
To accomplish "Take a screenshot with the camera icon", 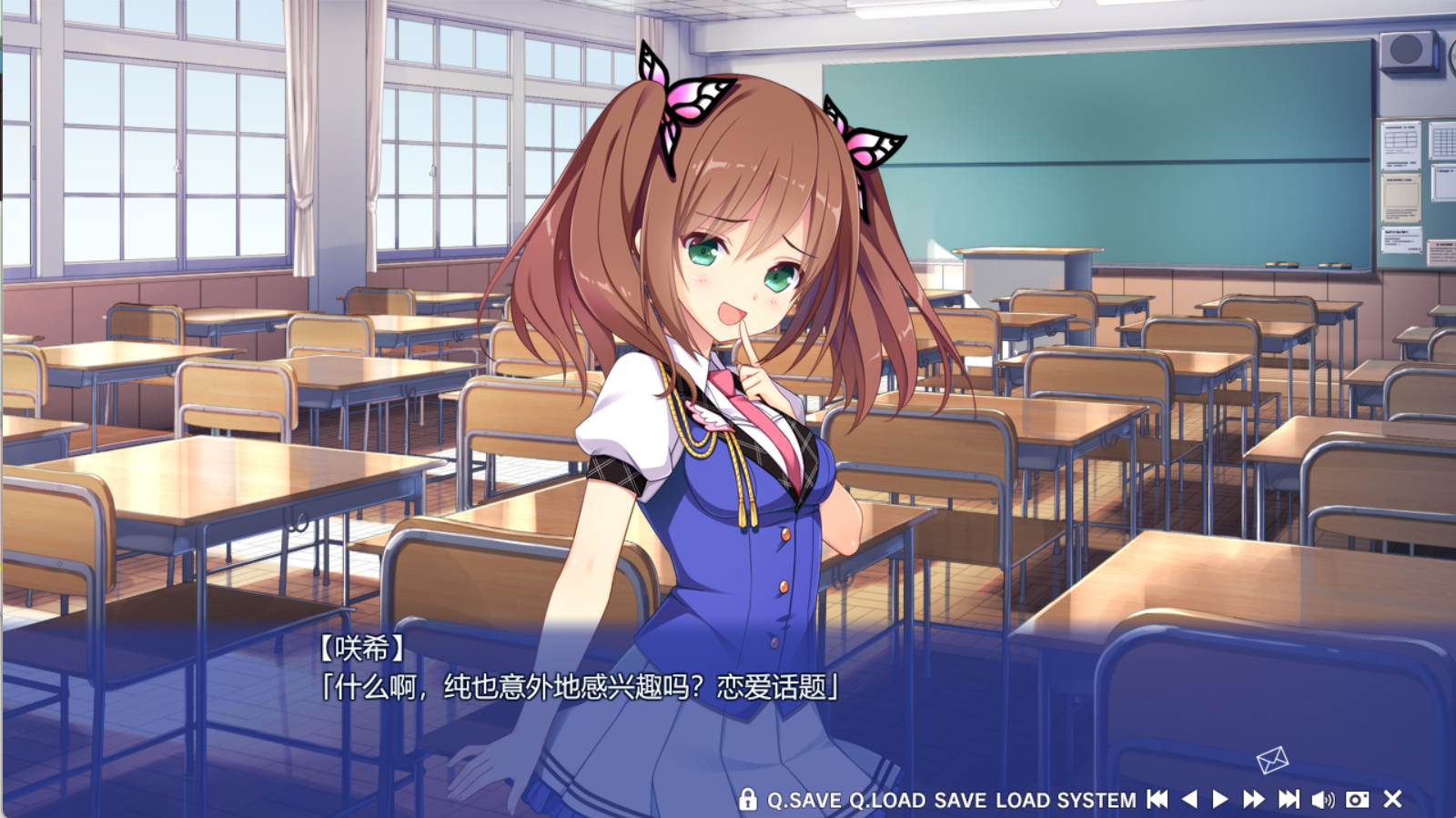I will click(x=1357, y=801).
